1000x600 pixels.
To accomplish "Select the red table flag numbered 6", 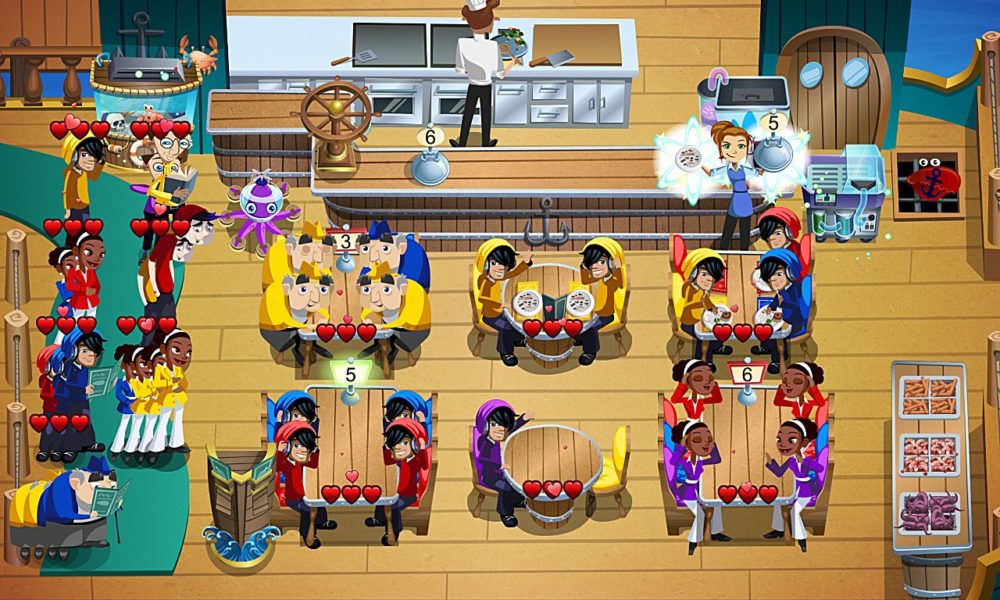I will 747,374.
